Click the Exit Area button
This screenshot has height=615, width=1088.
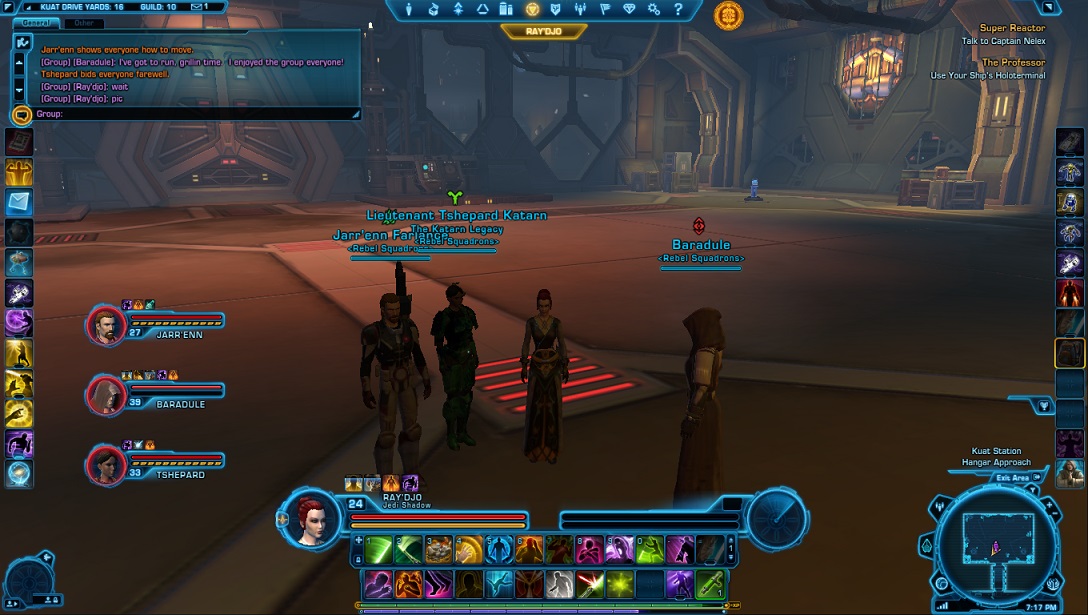(x=1011, y=479)
